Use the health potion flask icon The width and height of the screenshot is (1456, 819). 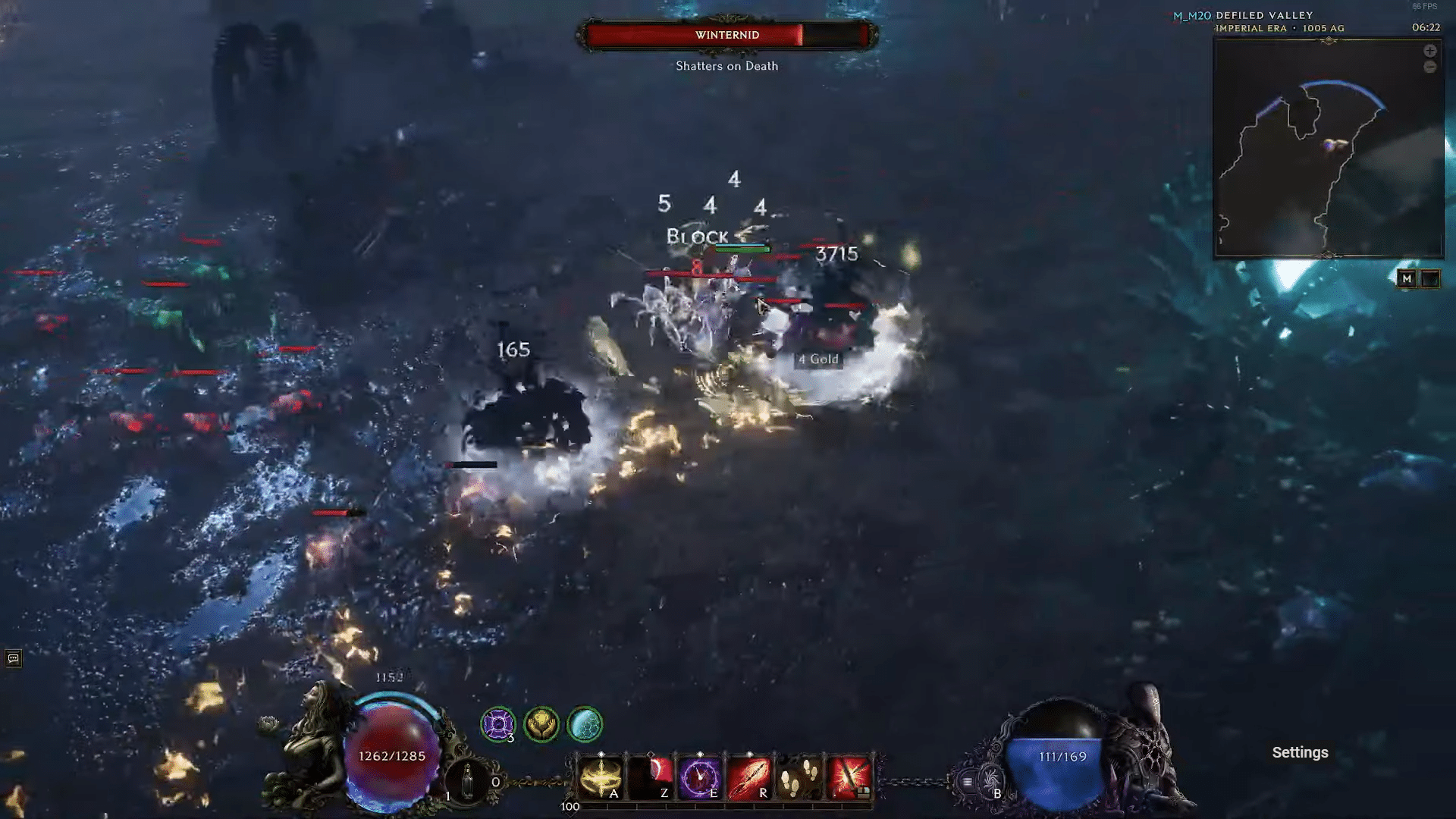point(467,778)
